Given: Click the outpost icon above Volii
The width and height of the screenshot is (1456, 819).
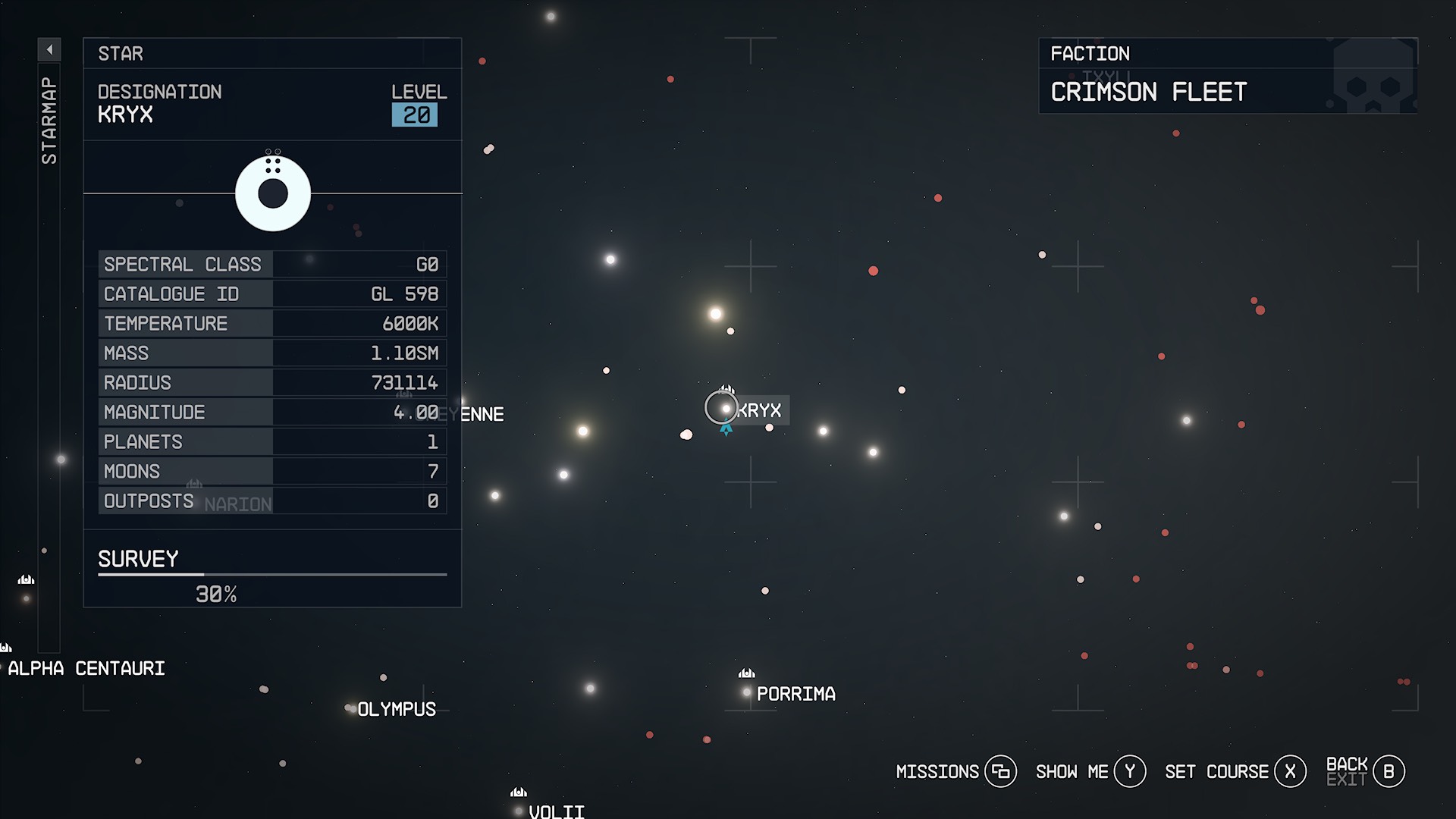Looking at the screenshot, I should click(x=519, y=791).
